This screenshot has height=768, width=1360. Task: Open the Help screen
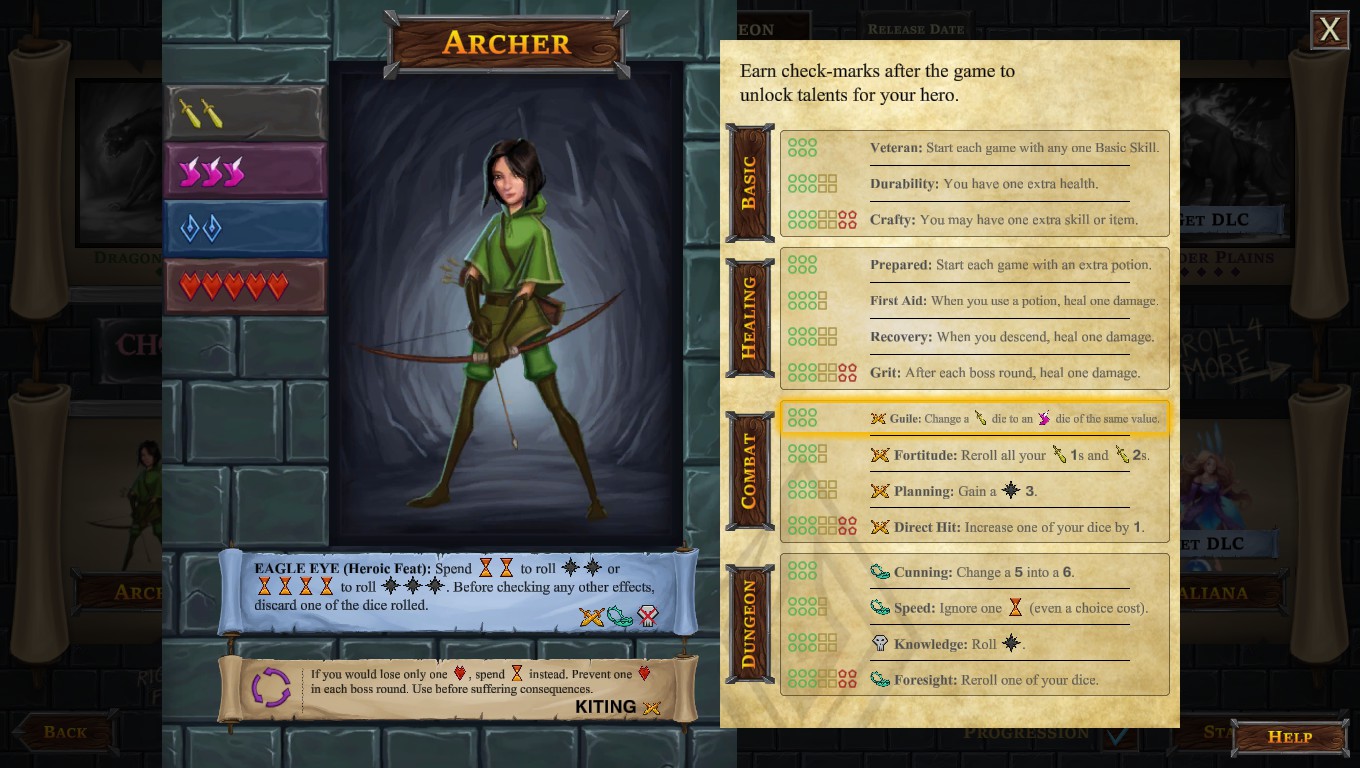(1289, 737)
